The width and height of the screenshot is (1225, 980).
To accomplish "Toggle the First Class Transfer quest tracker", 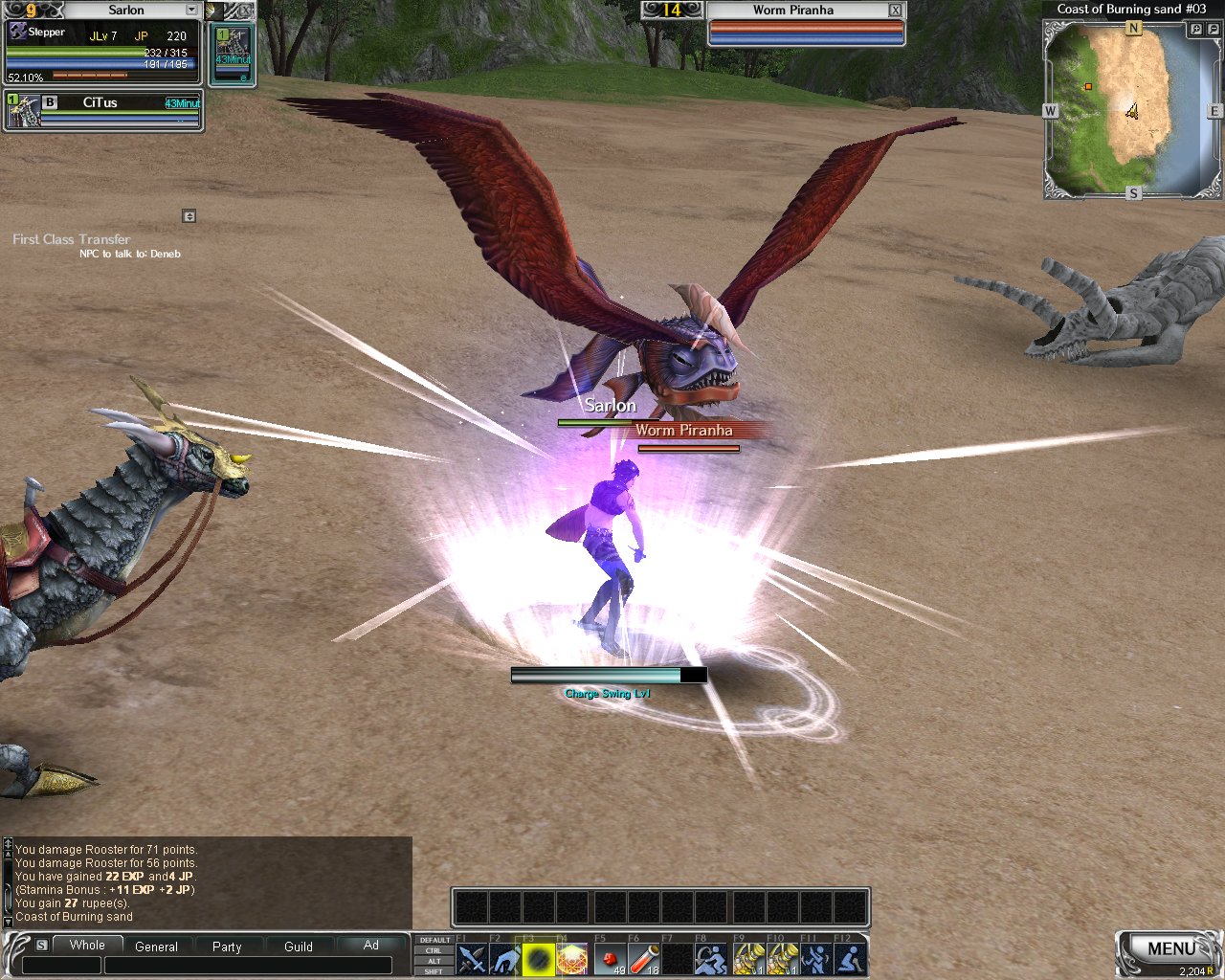I will [x=189, y=216].
